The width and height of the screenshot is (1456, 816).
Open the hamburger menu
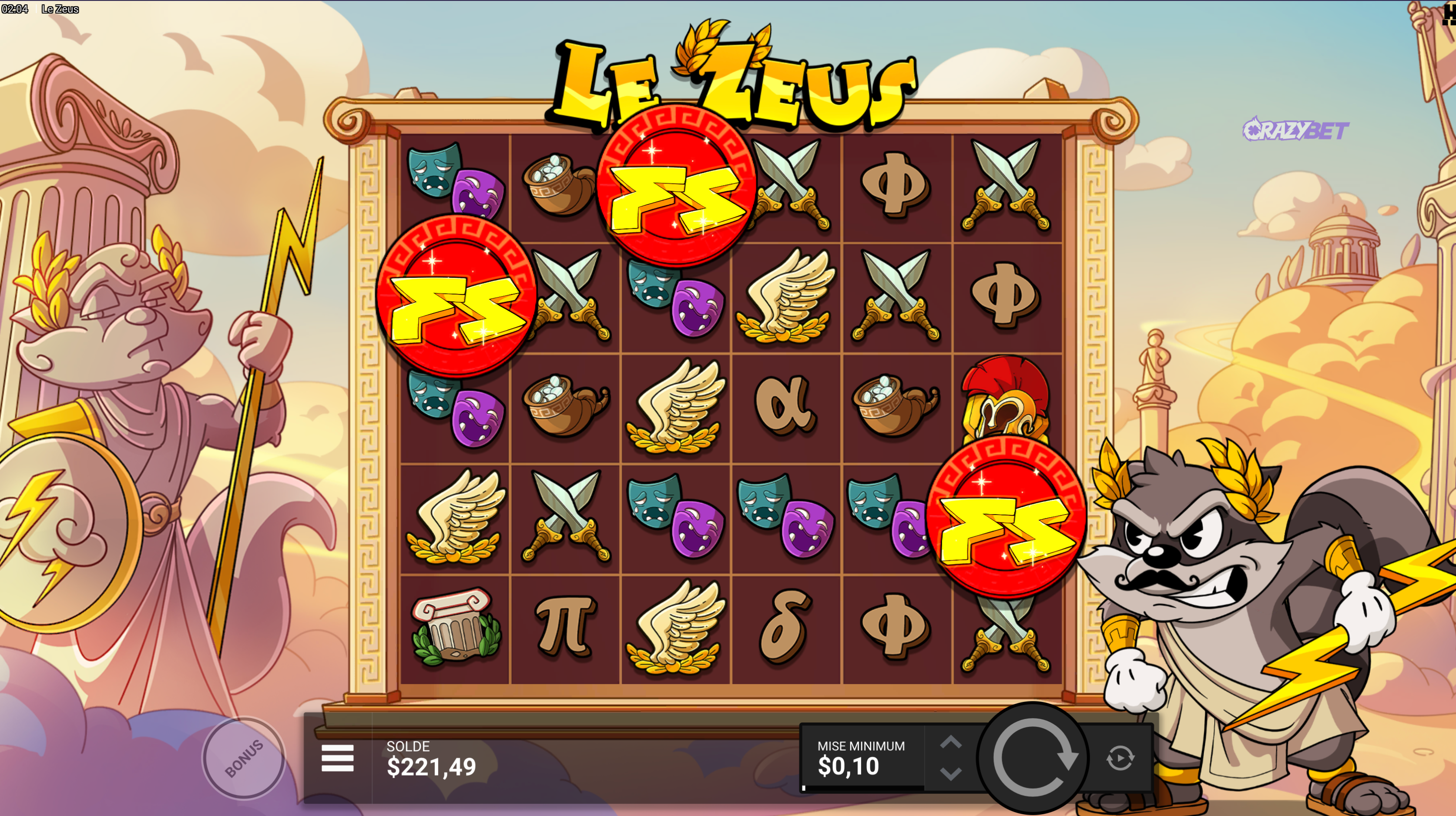click(337, 758)
